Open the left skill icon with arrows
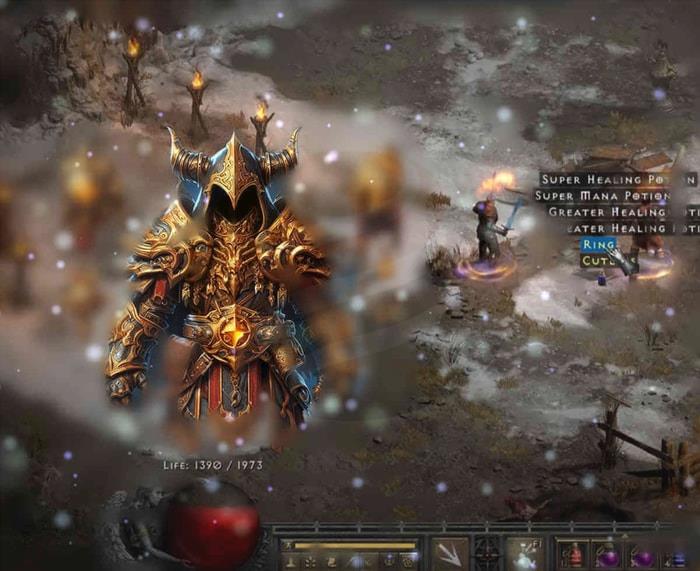This screenshot has height=571, width=700. coord(450,553)
